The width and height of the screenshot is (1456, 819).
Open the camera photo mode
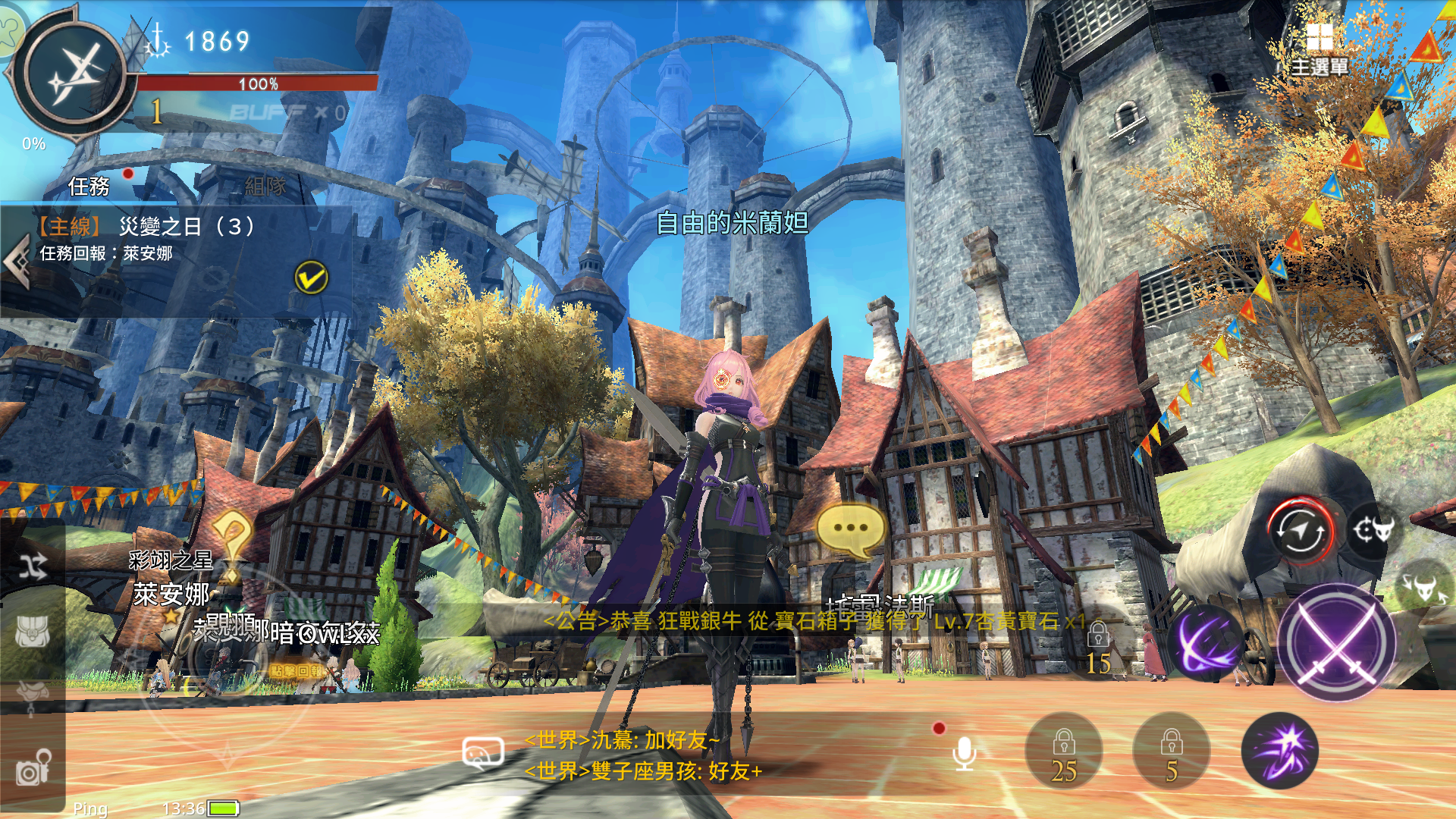[x=33, y=767]
